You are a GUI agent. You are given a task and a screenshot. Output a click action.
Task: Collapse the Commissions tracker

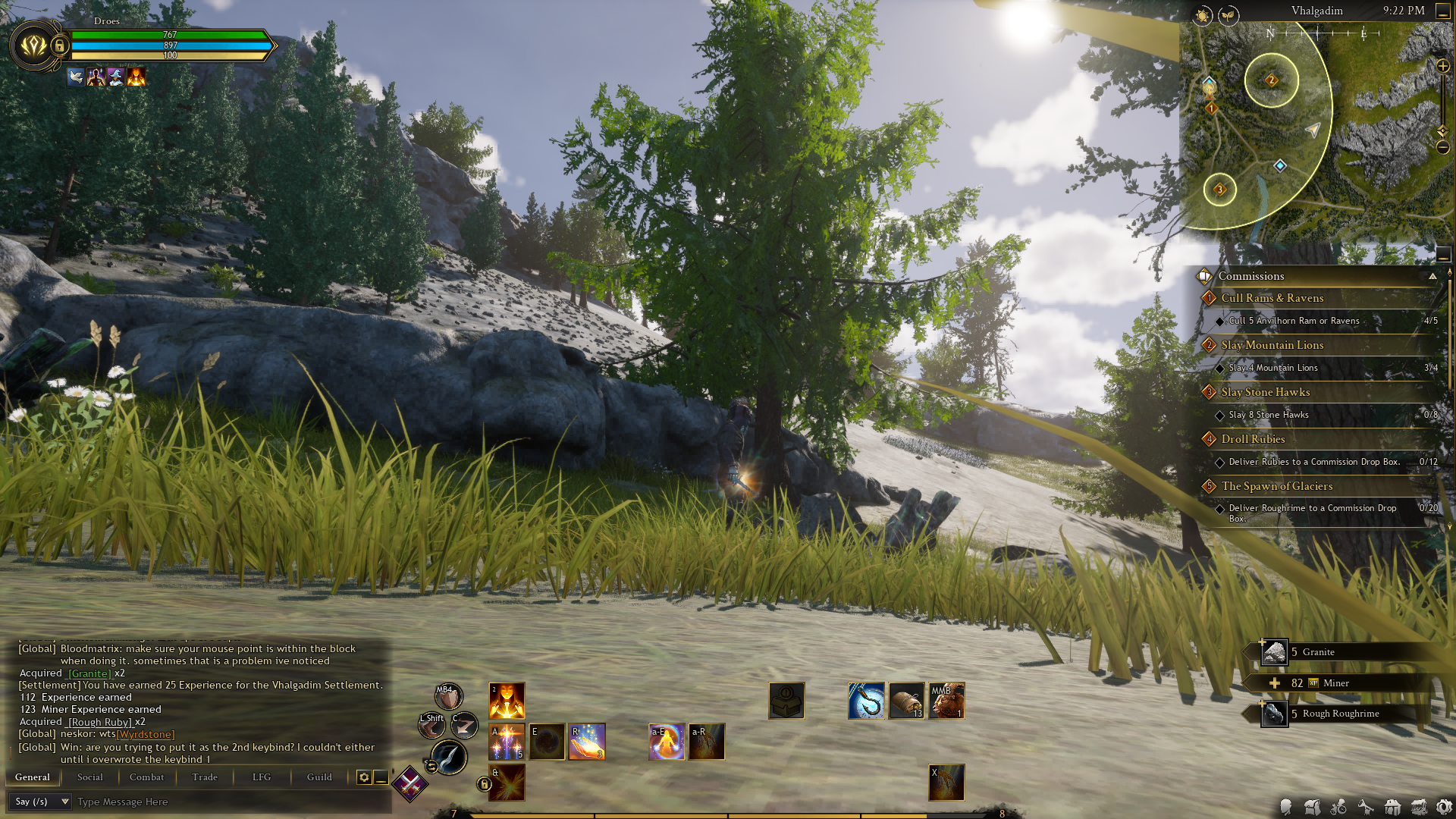1432,277
